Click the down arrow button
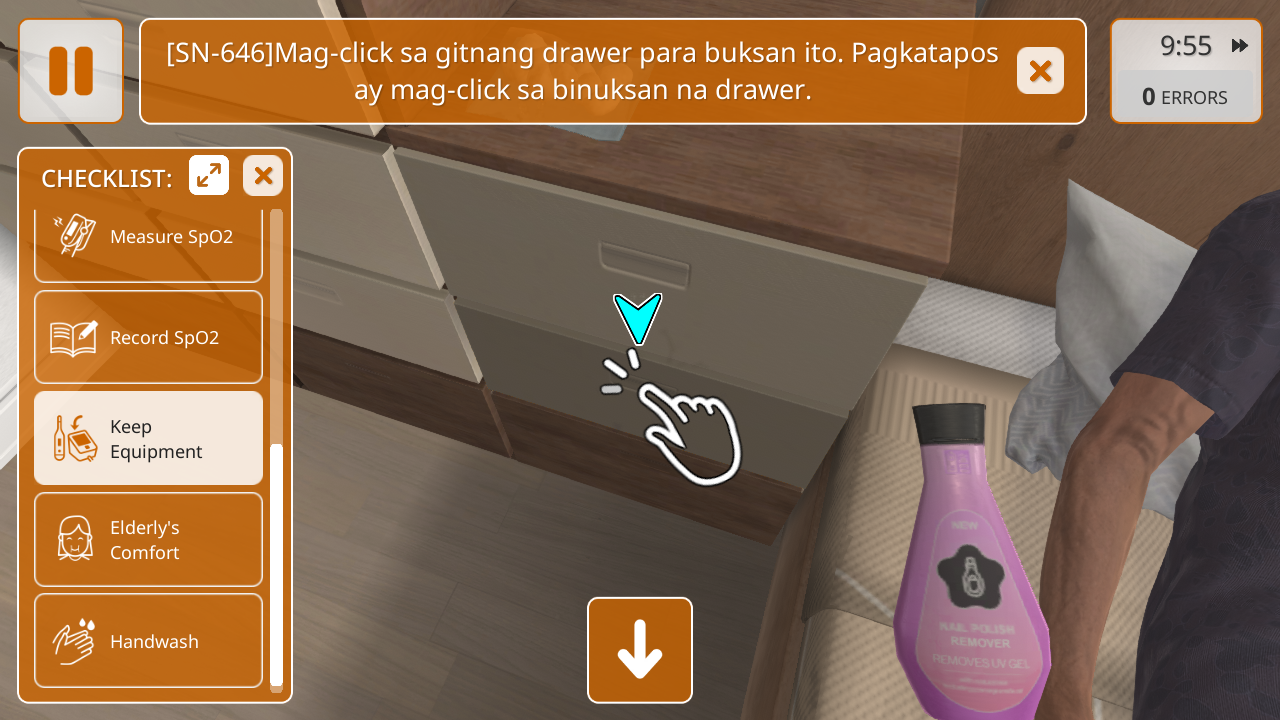Image resolution: width=1280 pixels, height=720 pixels. point(640,650)
